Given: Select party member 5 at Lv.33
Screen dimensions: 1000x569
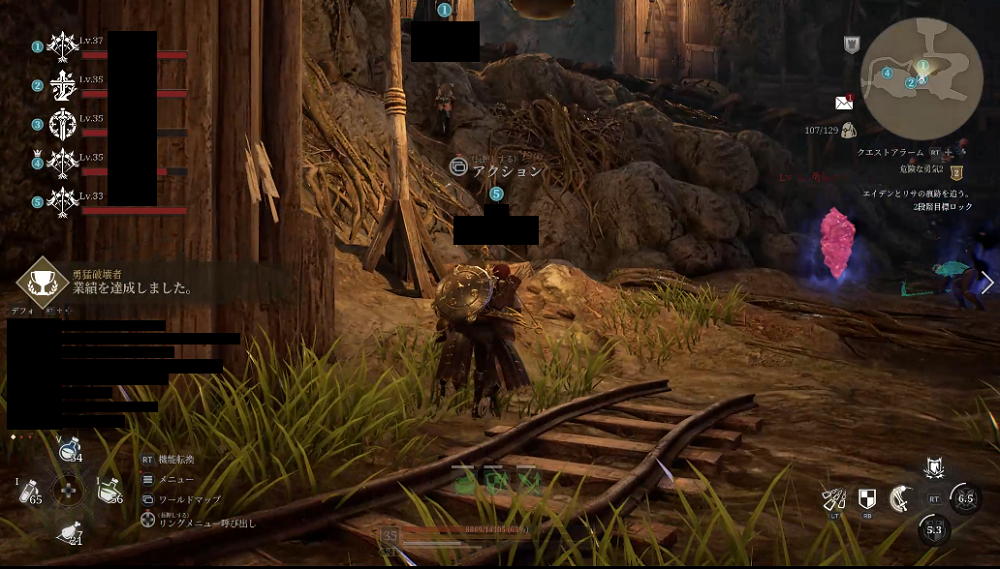Looking at the screenshot, I should point(63,201).
